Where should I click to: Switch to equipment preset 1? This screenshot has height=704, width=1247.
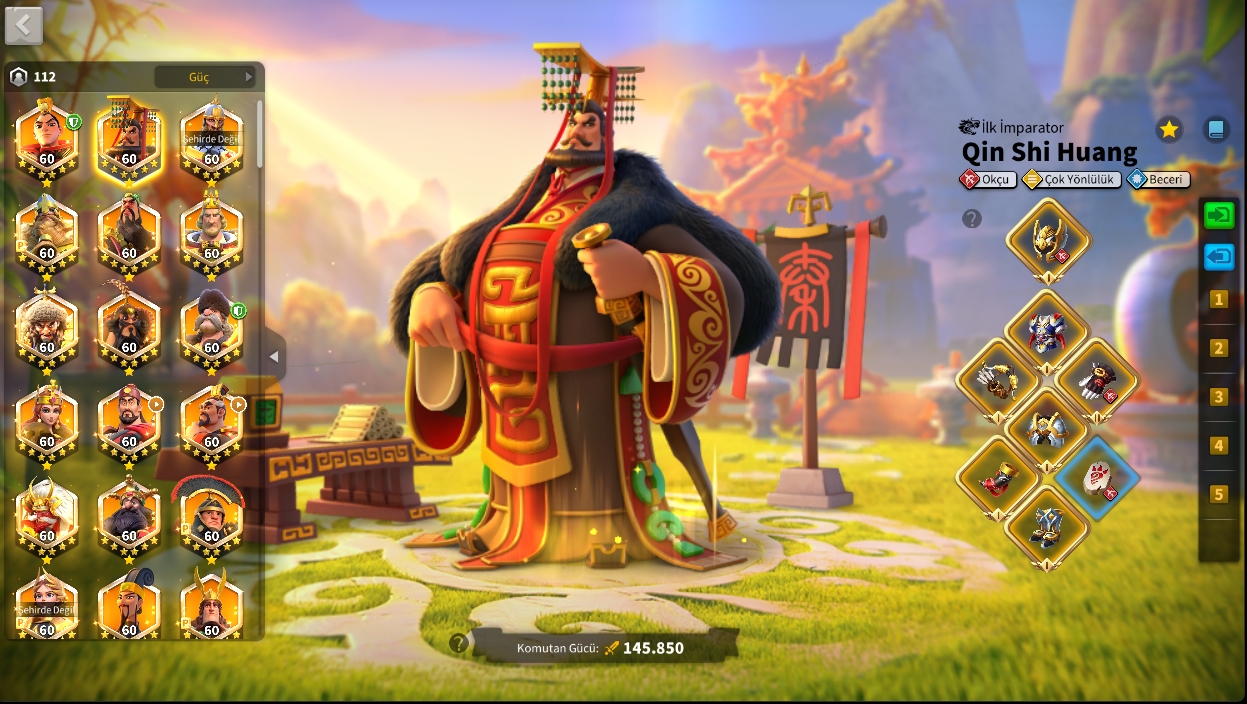click(x=1218, y=299)
